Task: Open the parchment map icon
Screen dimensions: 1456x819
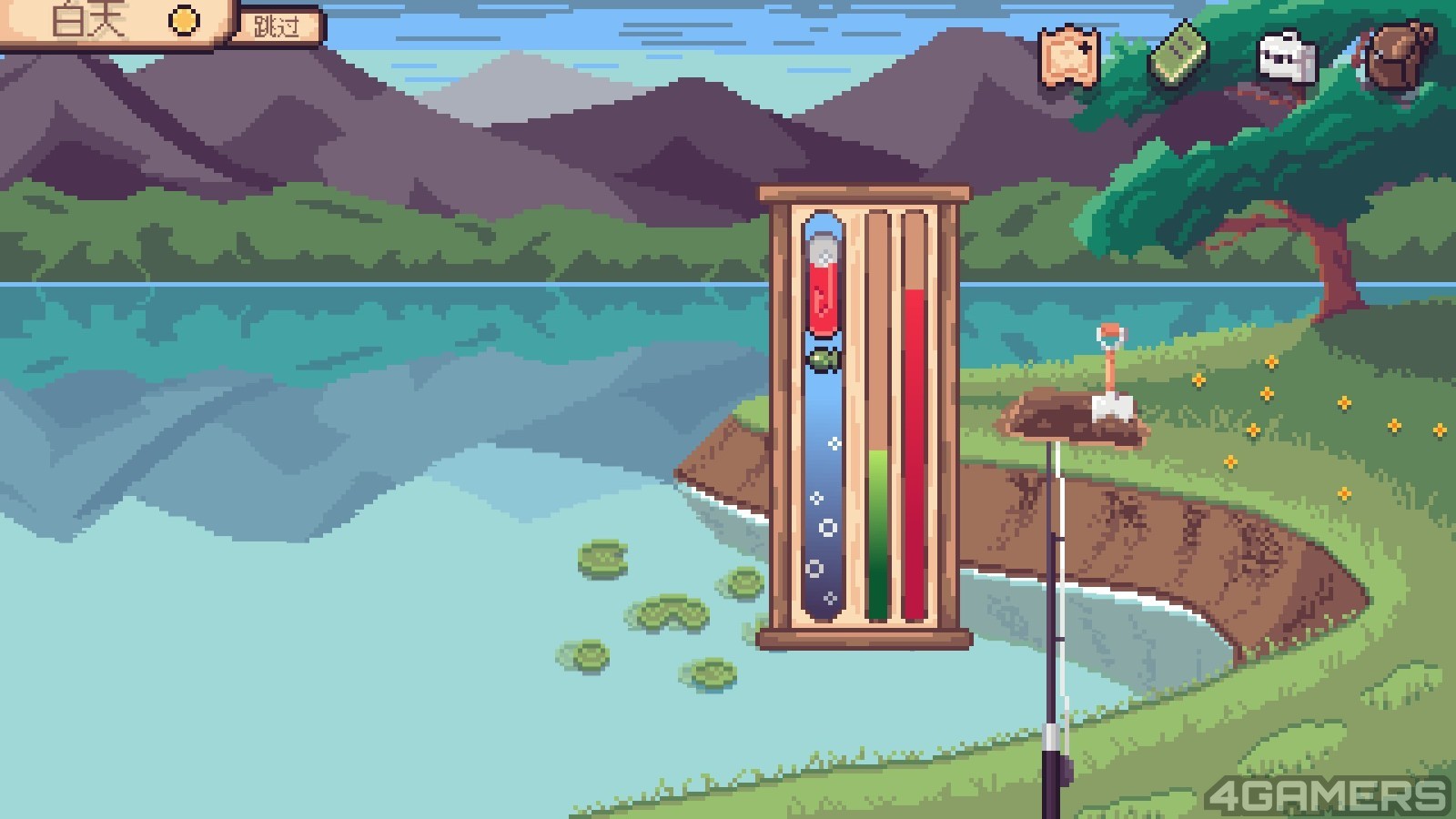Action: coord(1069,57)
